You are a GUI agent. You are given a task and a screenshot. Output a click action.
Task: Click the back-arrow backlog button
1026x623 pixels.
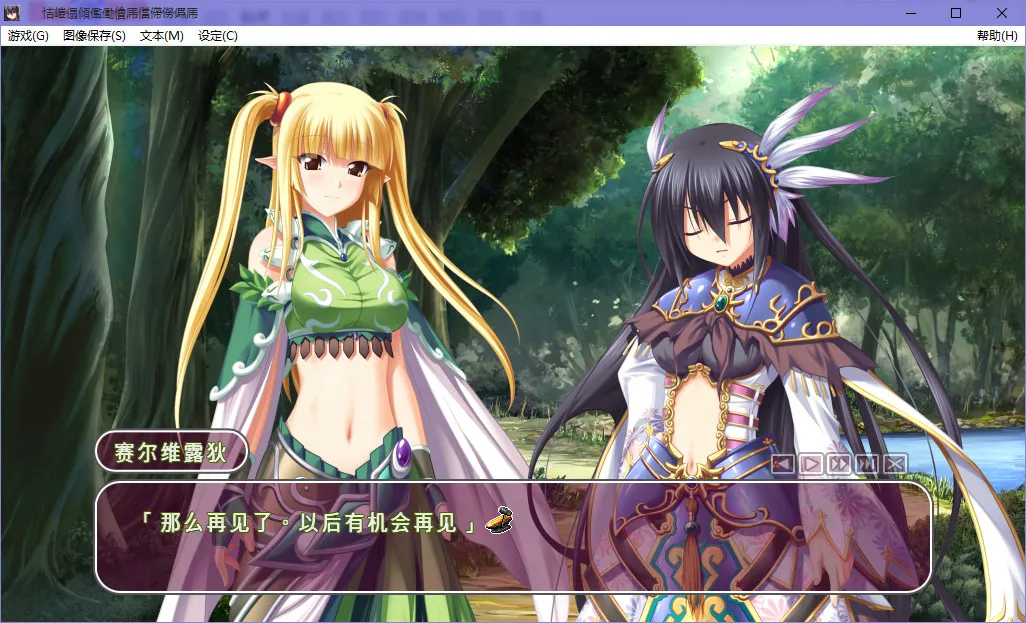[783, 464]
